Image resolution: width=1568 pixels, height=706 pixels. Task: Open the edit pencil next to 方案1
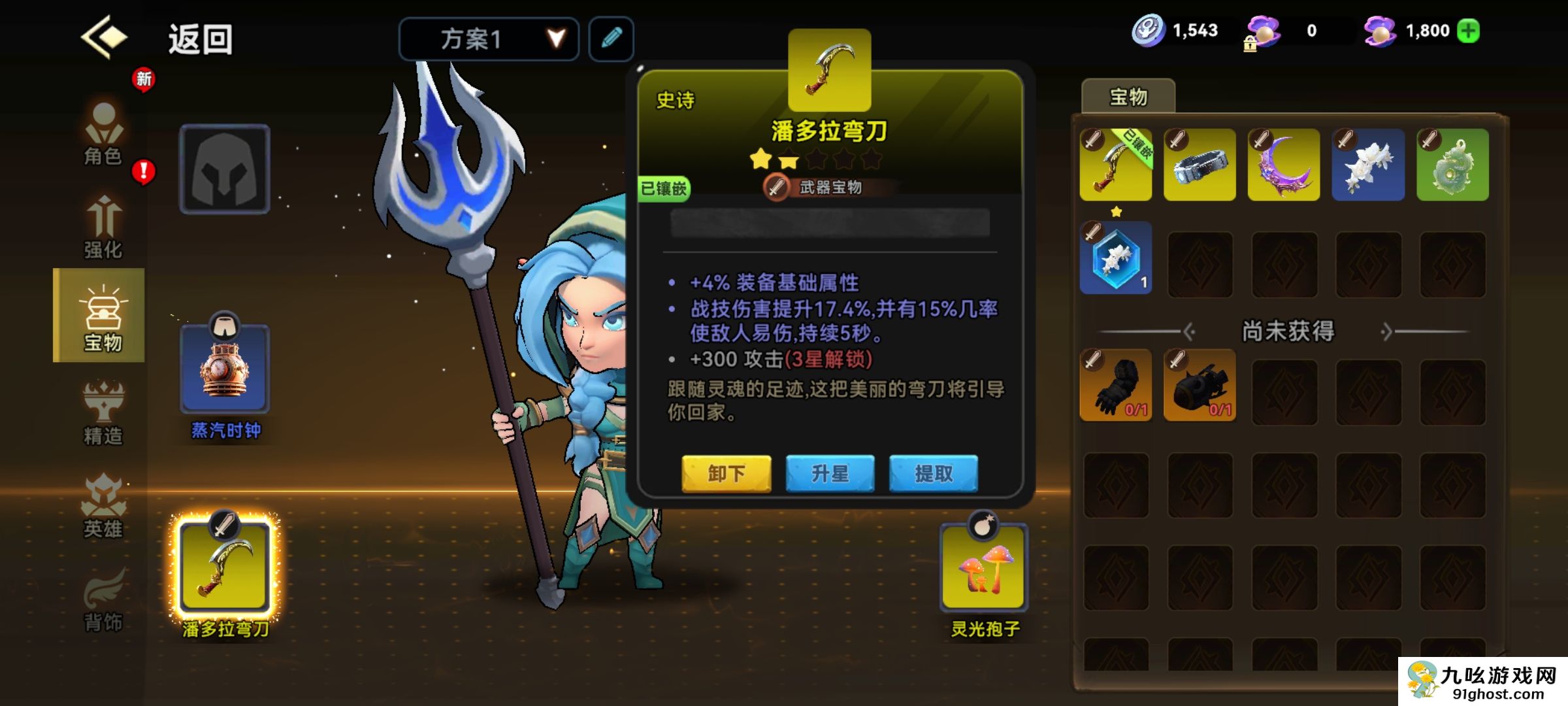(x=610, y=39)
